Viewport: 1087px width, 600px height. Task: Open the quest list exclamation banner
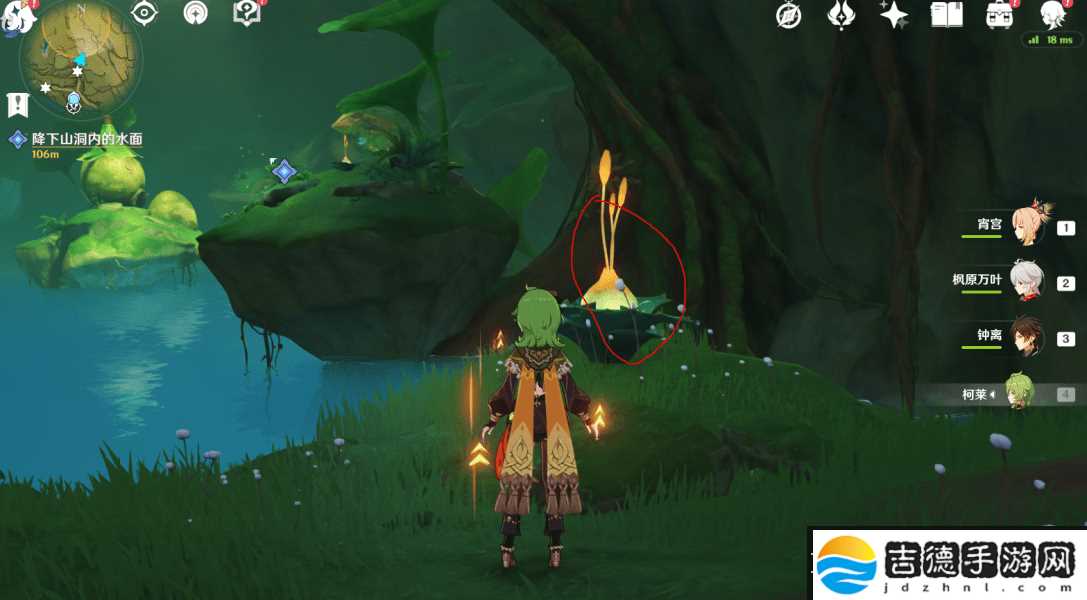pyautogui.click(x=17, y=103)
